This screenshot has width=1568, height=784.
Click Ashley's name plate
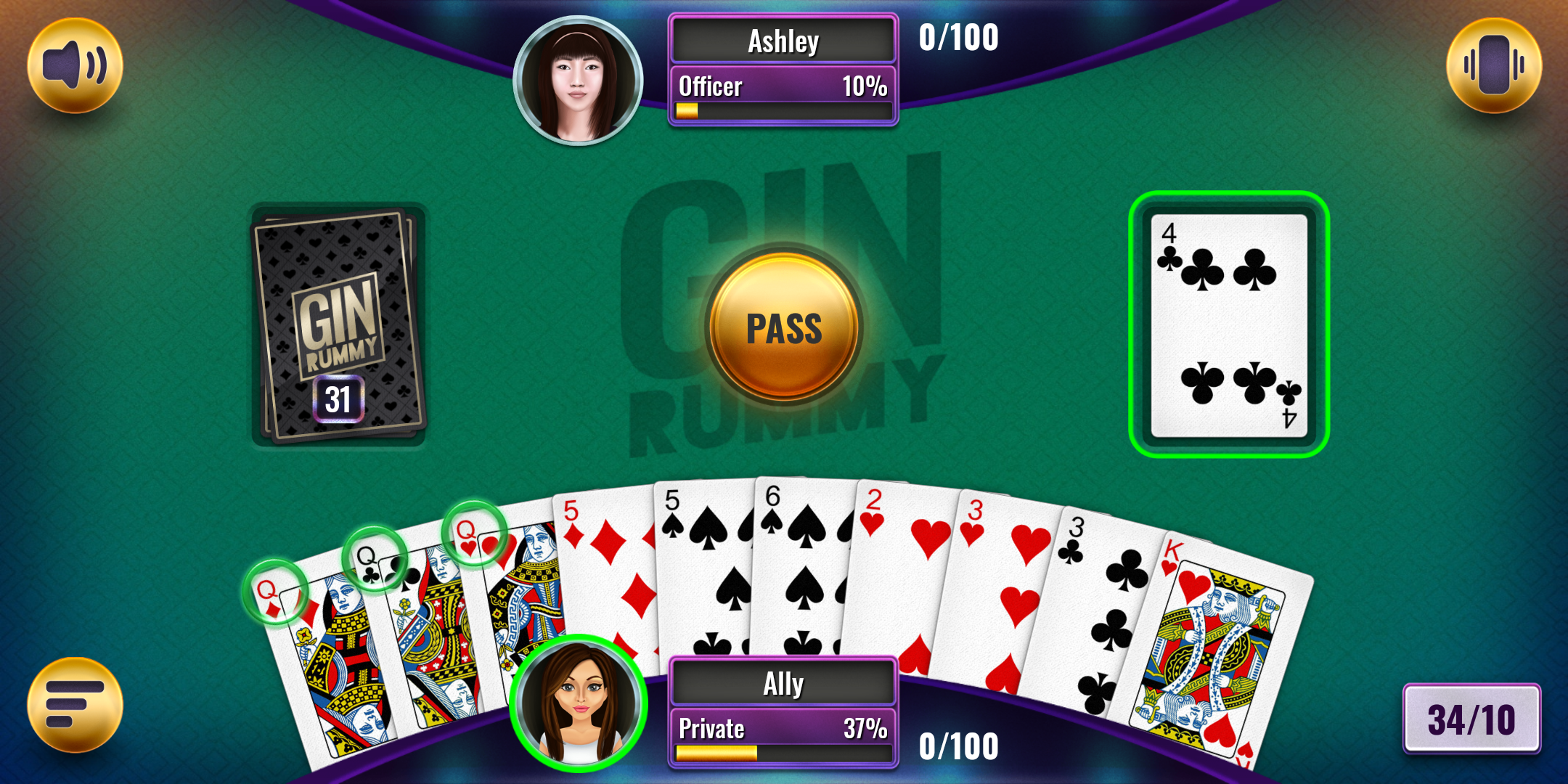782,41
